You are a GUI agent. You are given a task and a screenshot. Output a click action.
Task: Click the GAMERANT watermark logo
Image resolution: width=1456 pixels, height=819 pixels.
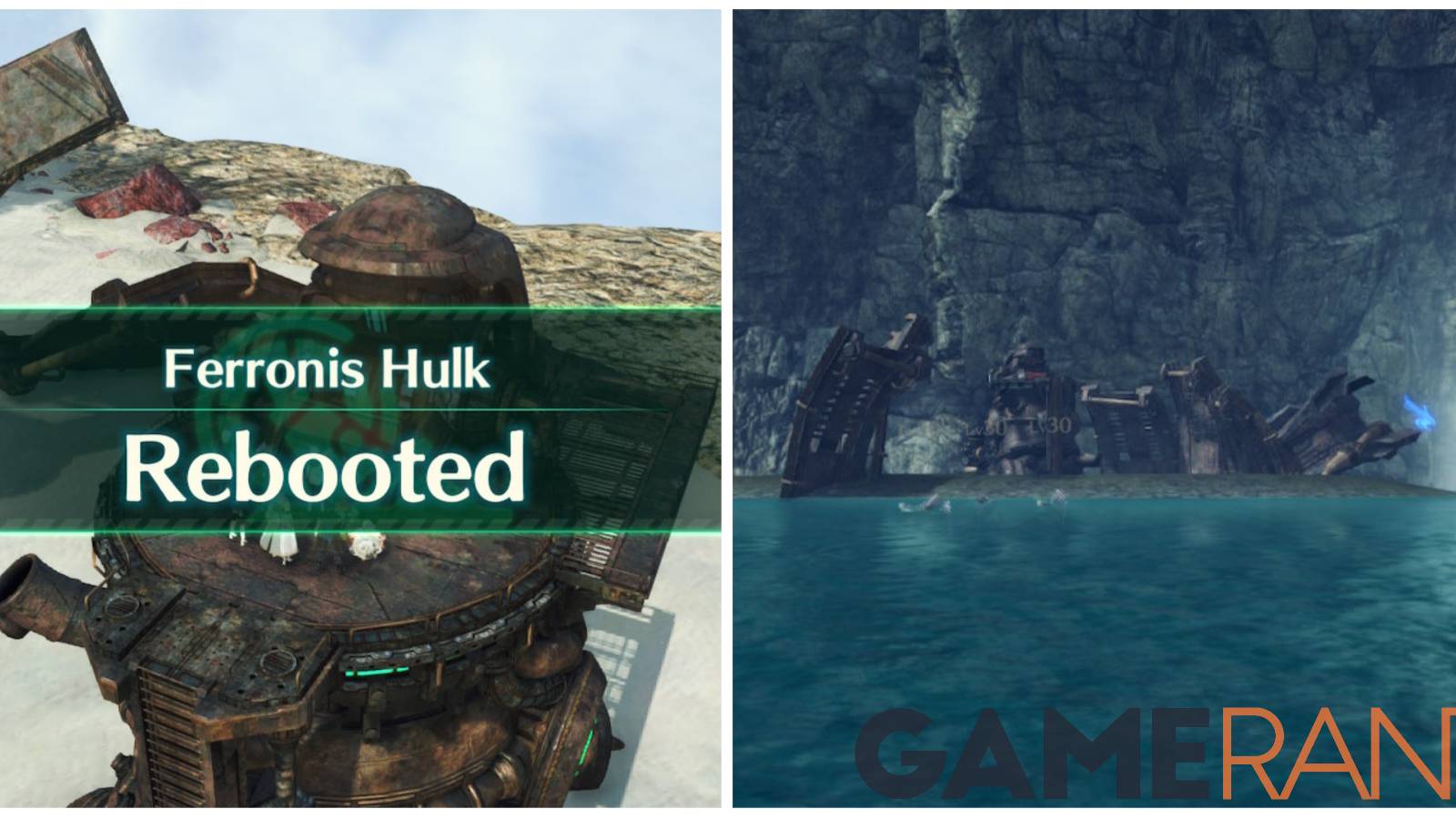(x=1174, y=751)
